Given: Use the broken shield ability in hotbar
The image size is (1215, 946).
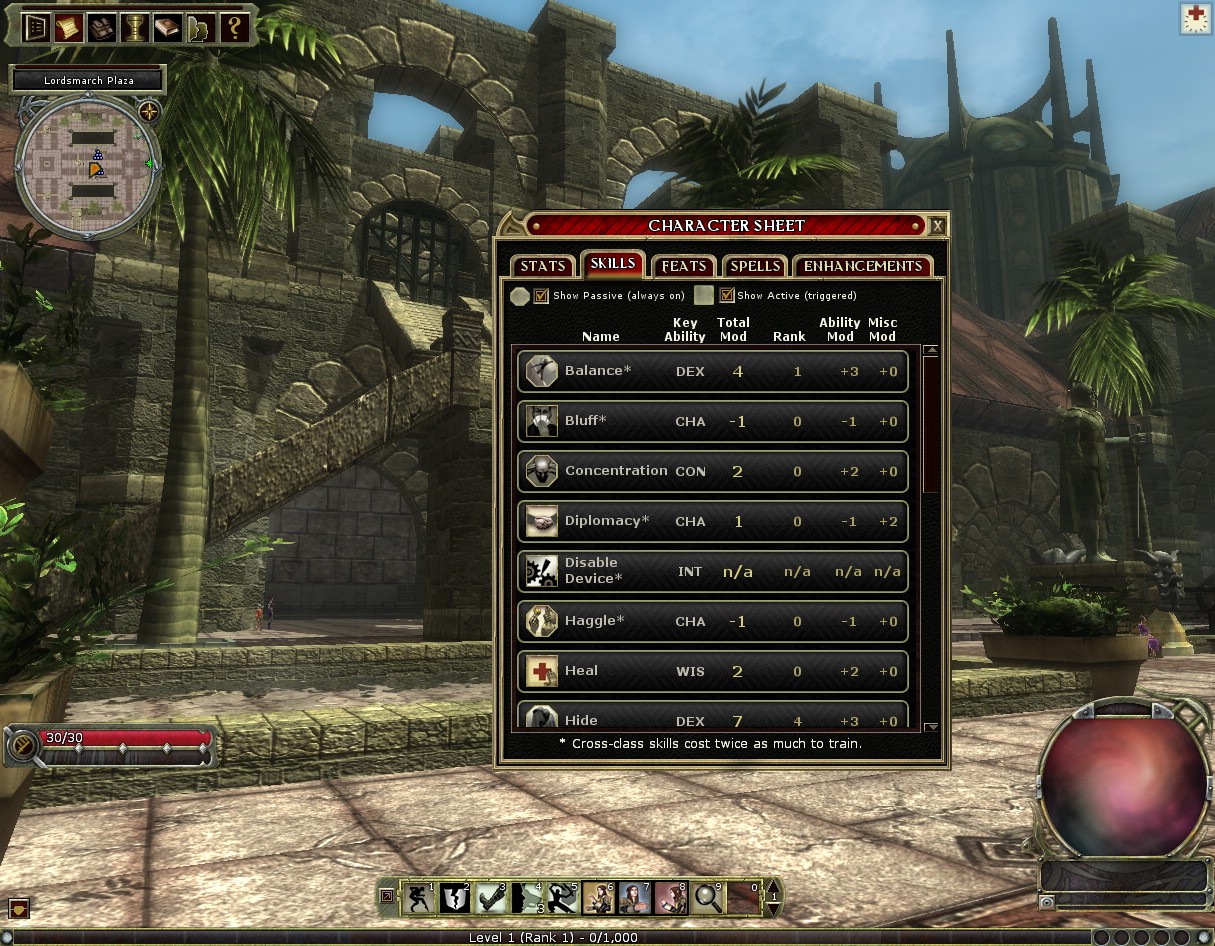Looking at the screenshot, I should tap(456, 897).
